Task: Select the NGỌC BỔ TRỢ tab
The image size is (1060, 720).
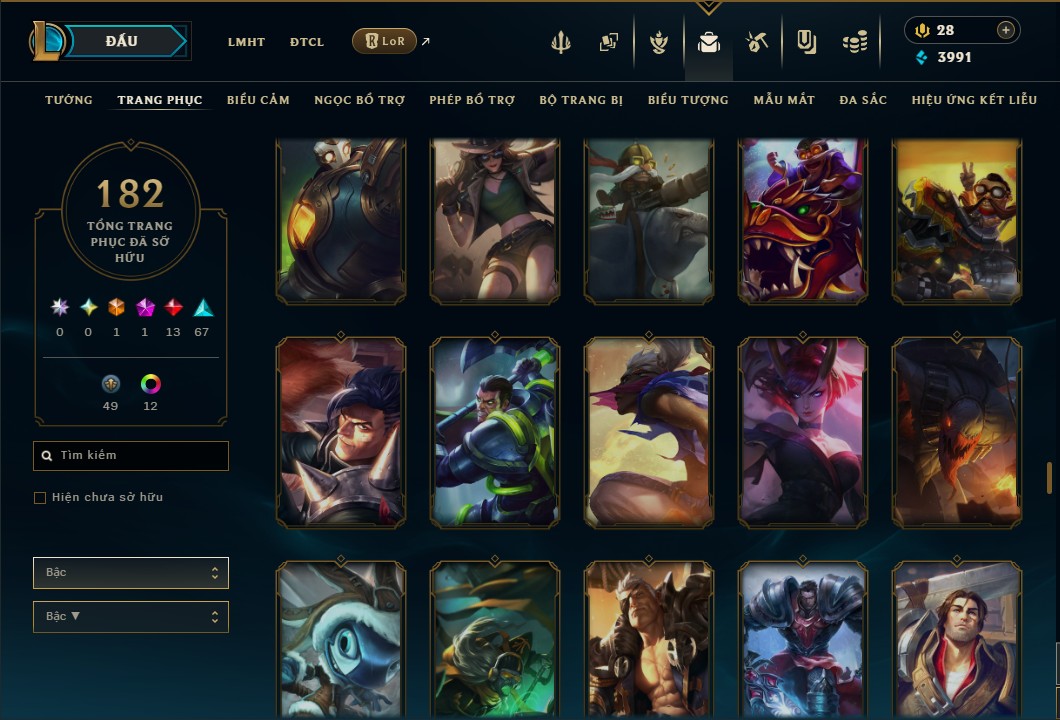Action: coord(359,100)
